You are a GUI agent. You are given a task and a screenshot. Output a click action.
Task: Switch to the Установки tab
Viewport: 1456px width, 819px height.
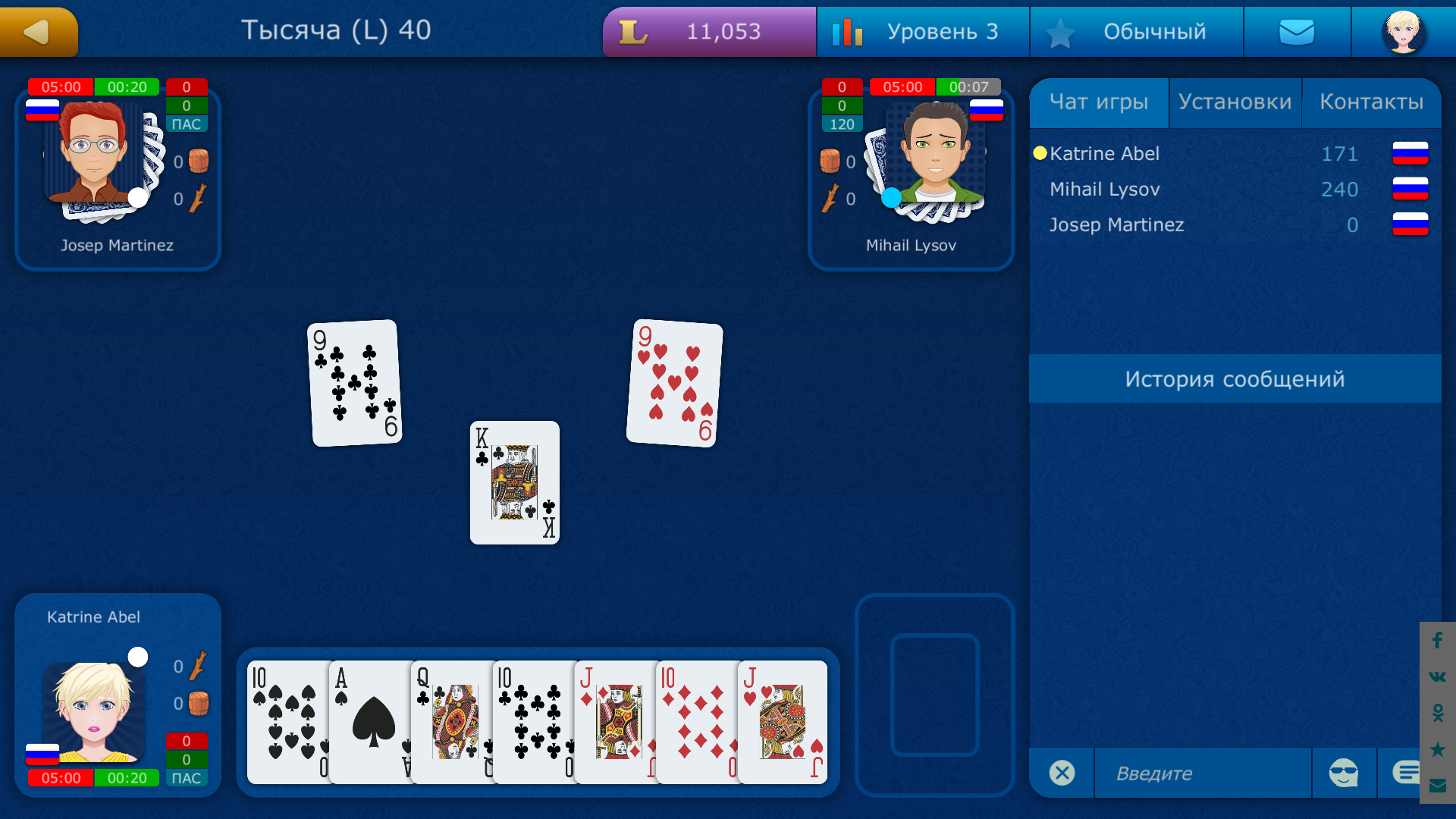1235,102
